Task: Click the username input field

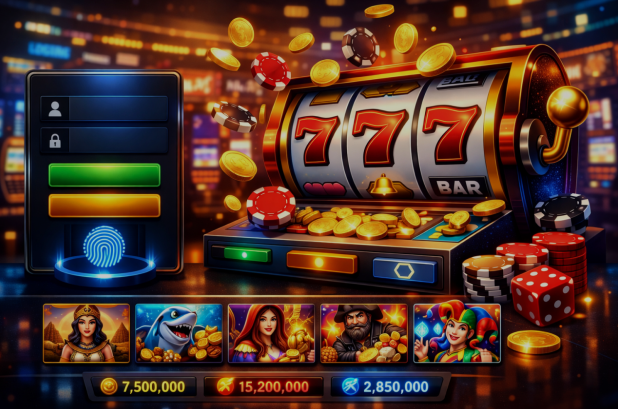Action: (104, 108)
